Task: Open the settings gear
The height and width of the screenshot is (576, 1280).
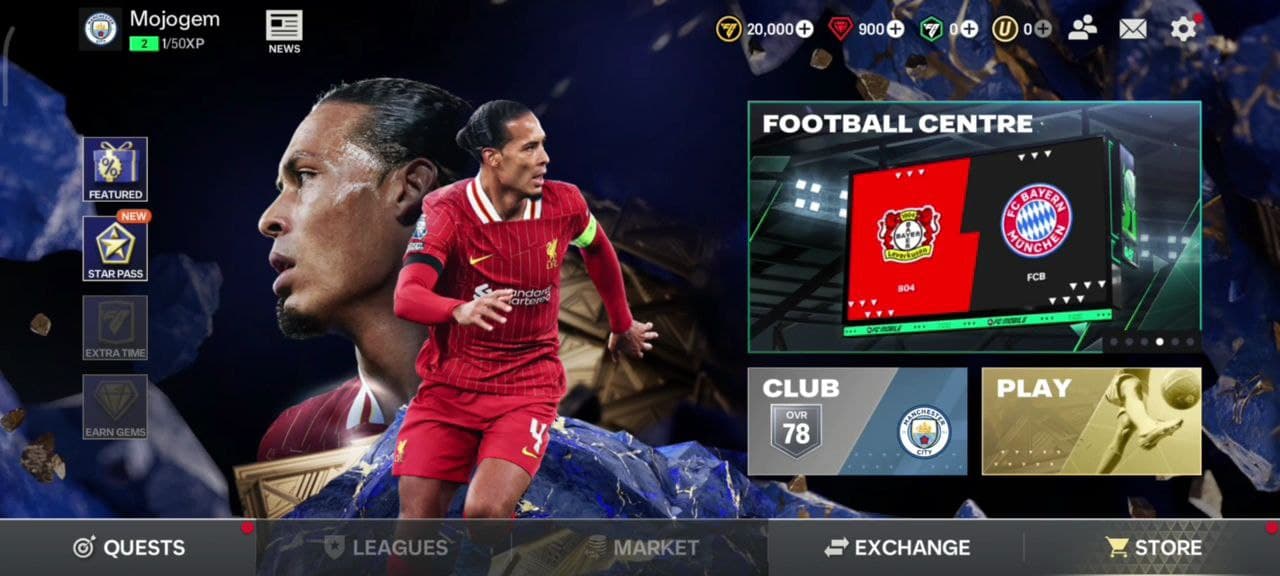Action: pos(1183,29)
